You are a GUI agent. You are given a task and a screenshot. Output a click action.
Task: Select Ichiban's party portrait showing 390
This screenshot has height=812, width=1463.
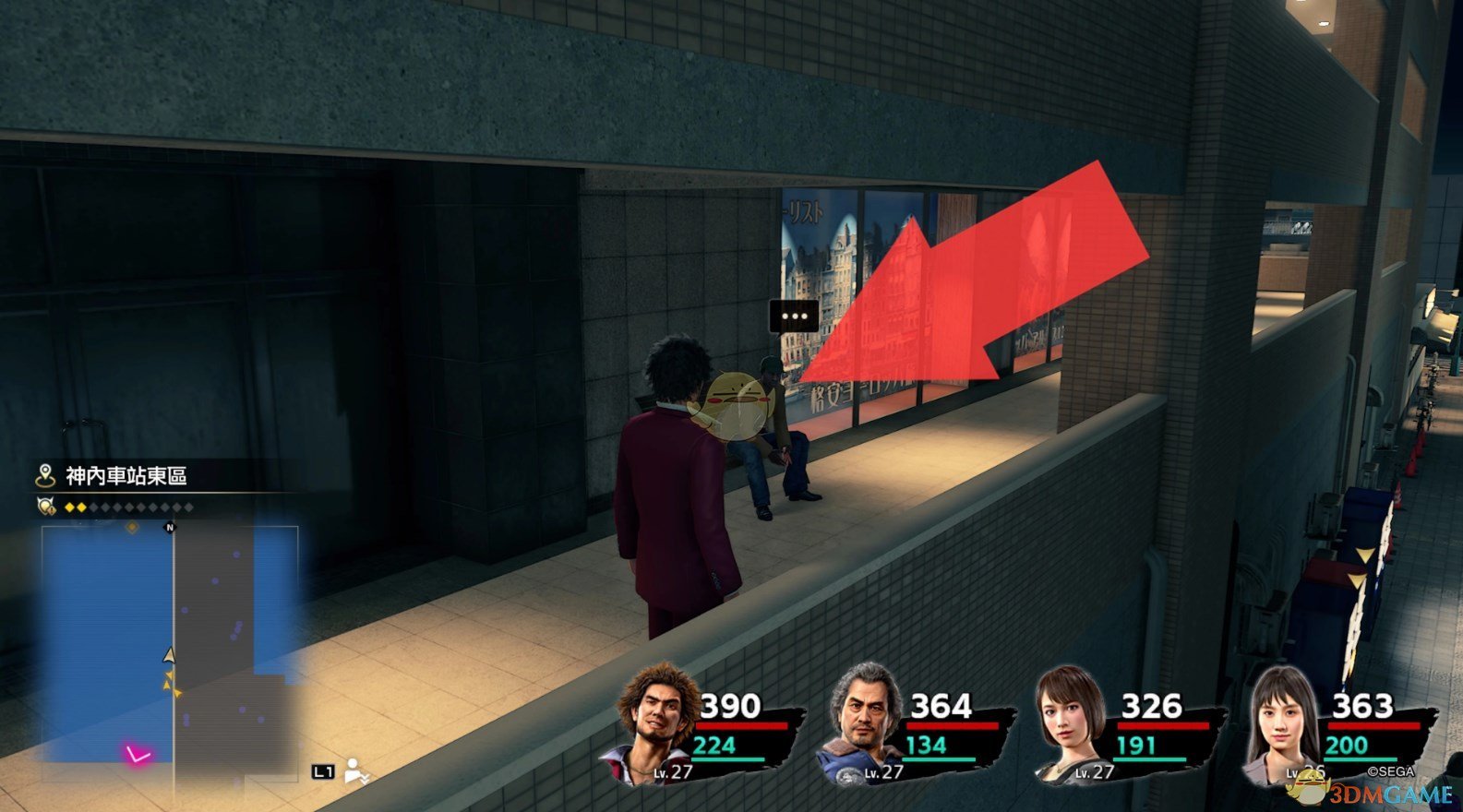(x=655, y=722)
